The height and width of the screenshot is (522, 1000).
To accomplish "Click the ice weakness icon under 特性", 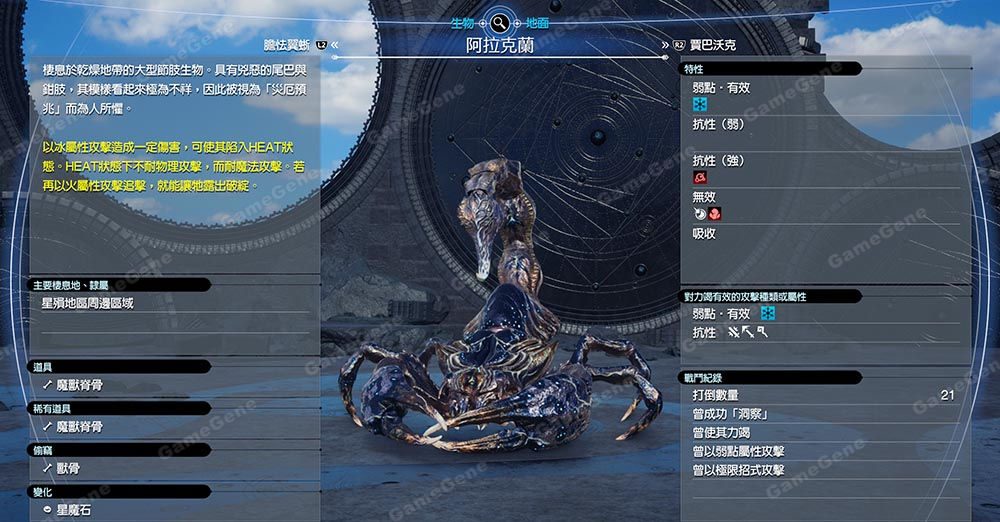I will (x=700, y=104).
